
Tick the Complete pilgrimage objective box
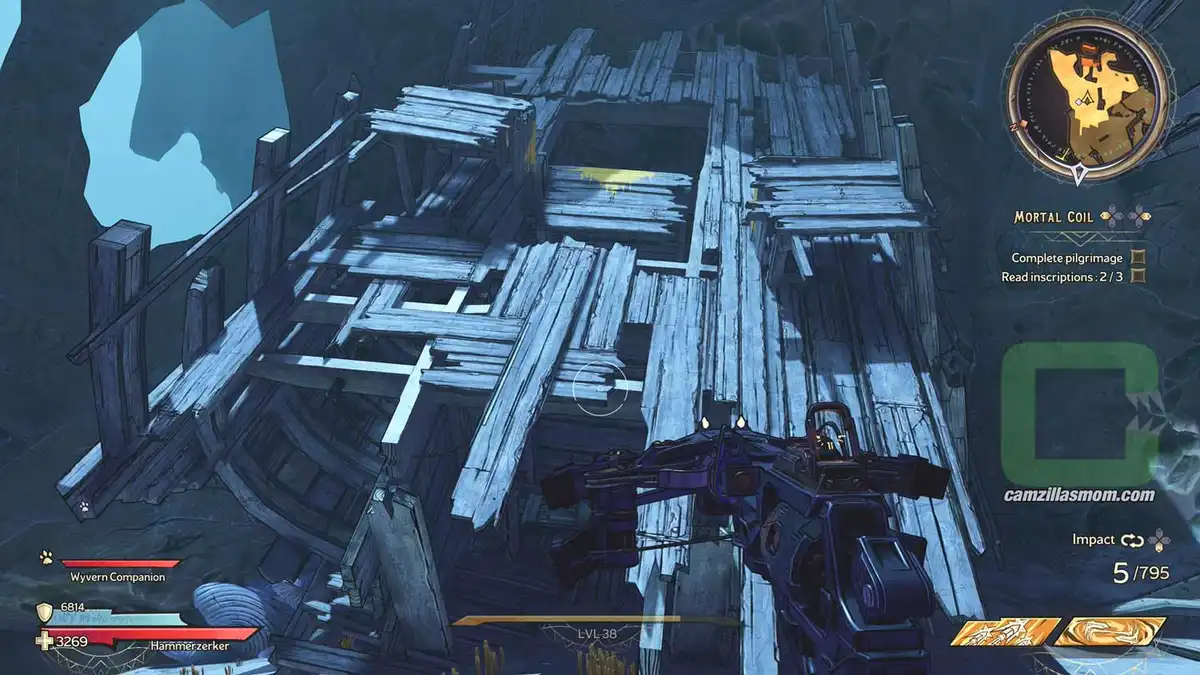(1138, 258)
